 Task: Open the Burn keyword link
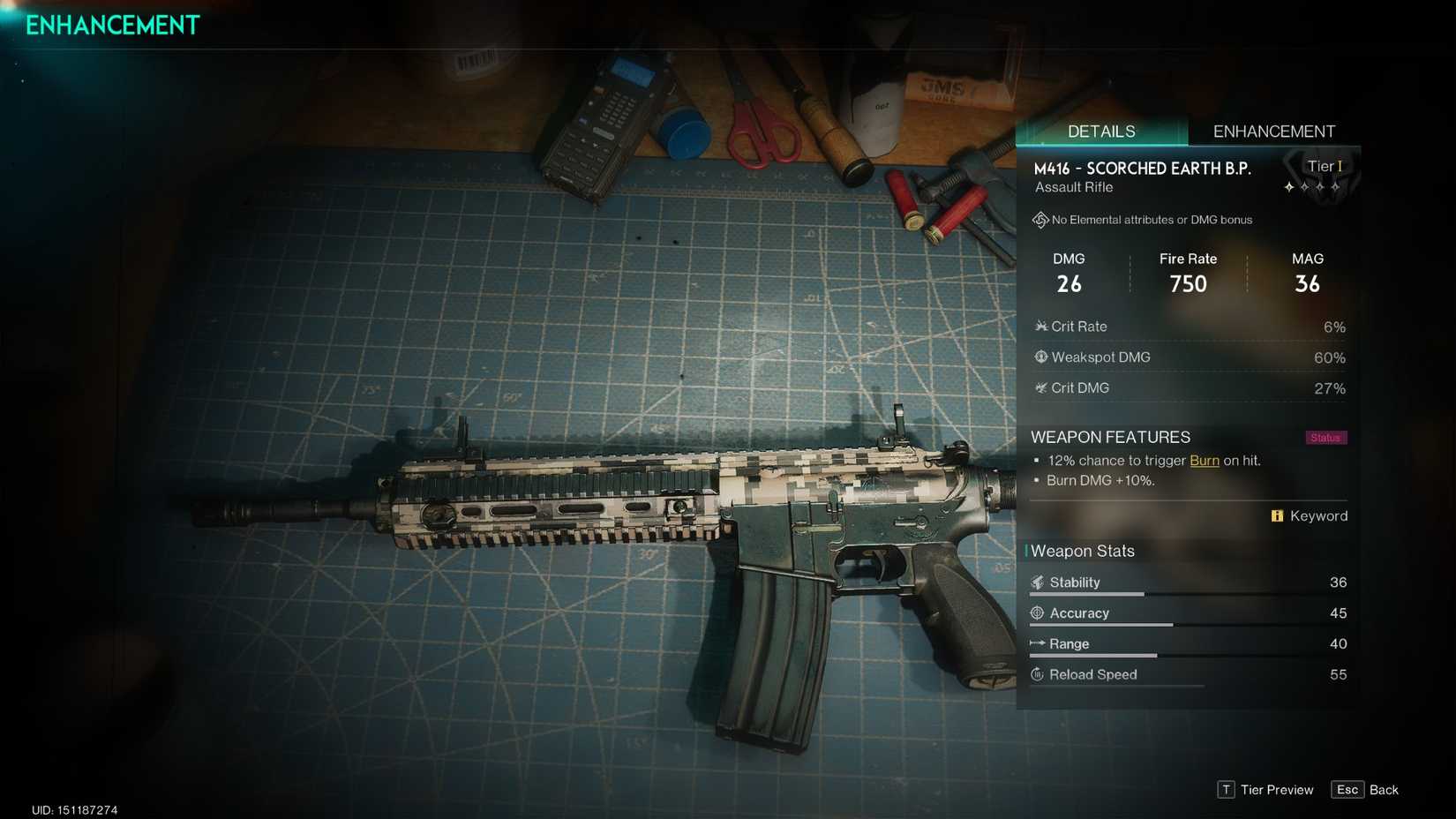tap(1205, 460)
